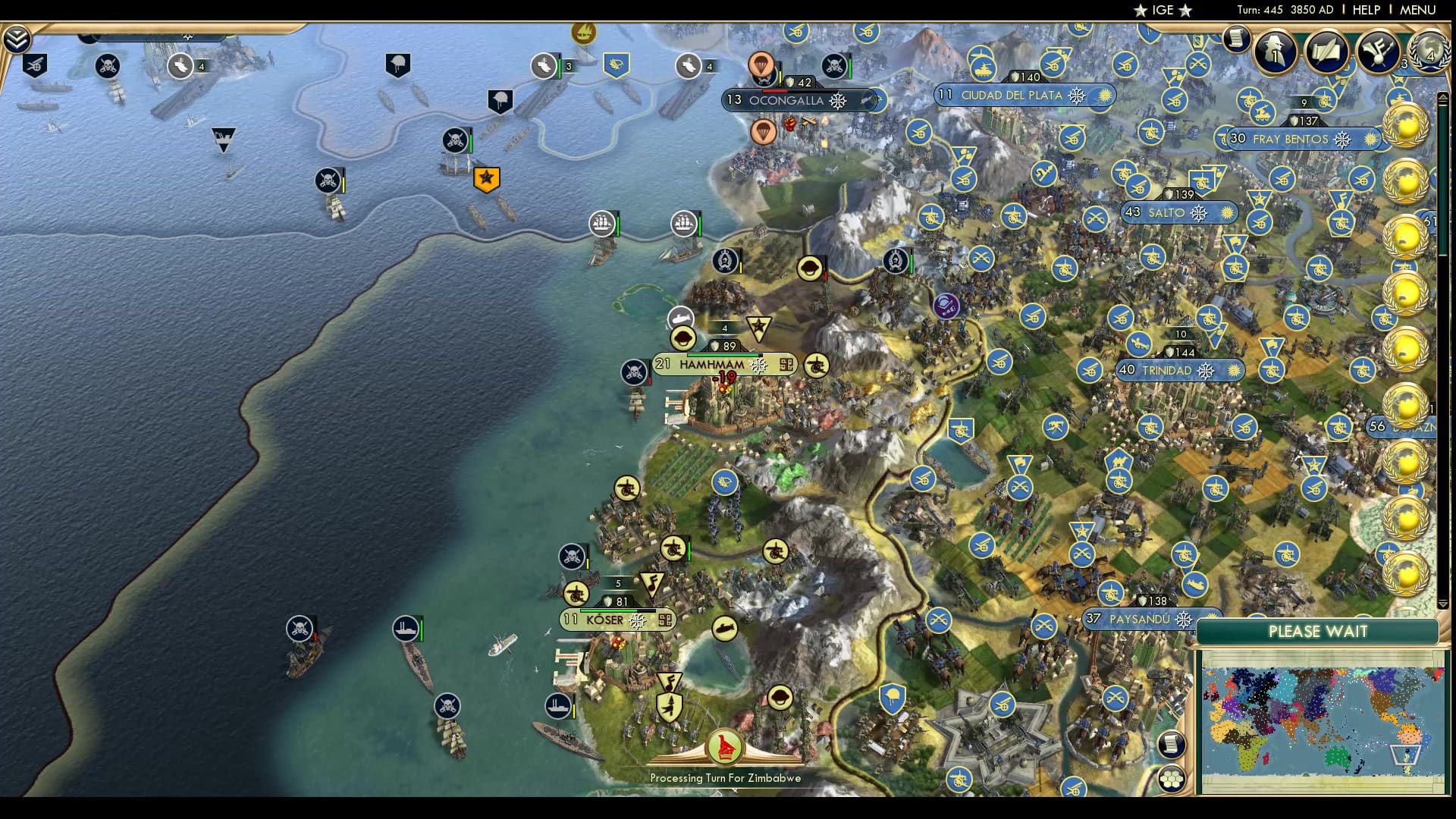Open the small scroll icon near top bar
Screen dimensions: 1456x819
click(x=1236, y=38)
